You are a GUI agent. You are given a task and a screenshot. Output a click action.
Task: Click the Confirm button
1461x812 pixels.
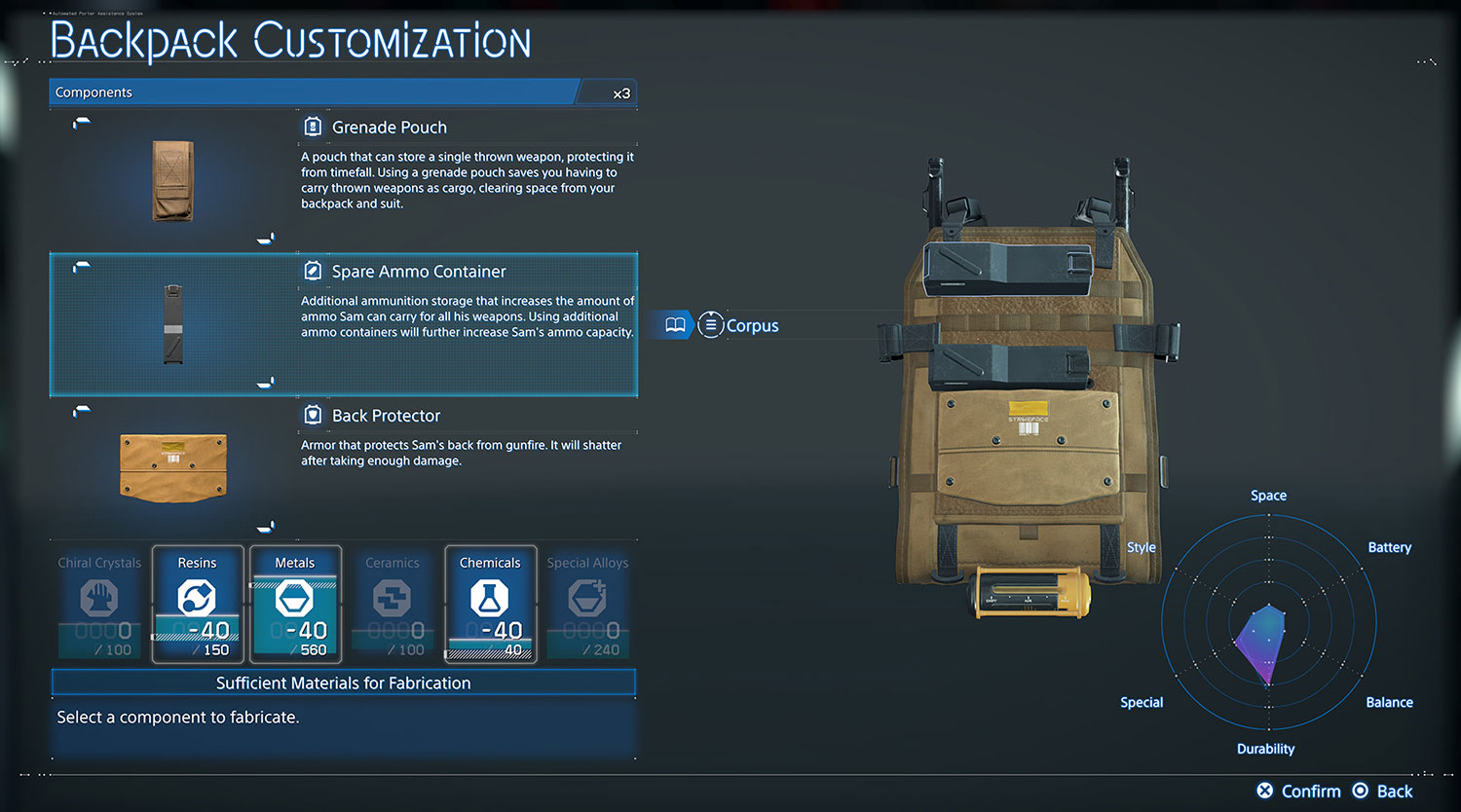click(1299, 791)
